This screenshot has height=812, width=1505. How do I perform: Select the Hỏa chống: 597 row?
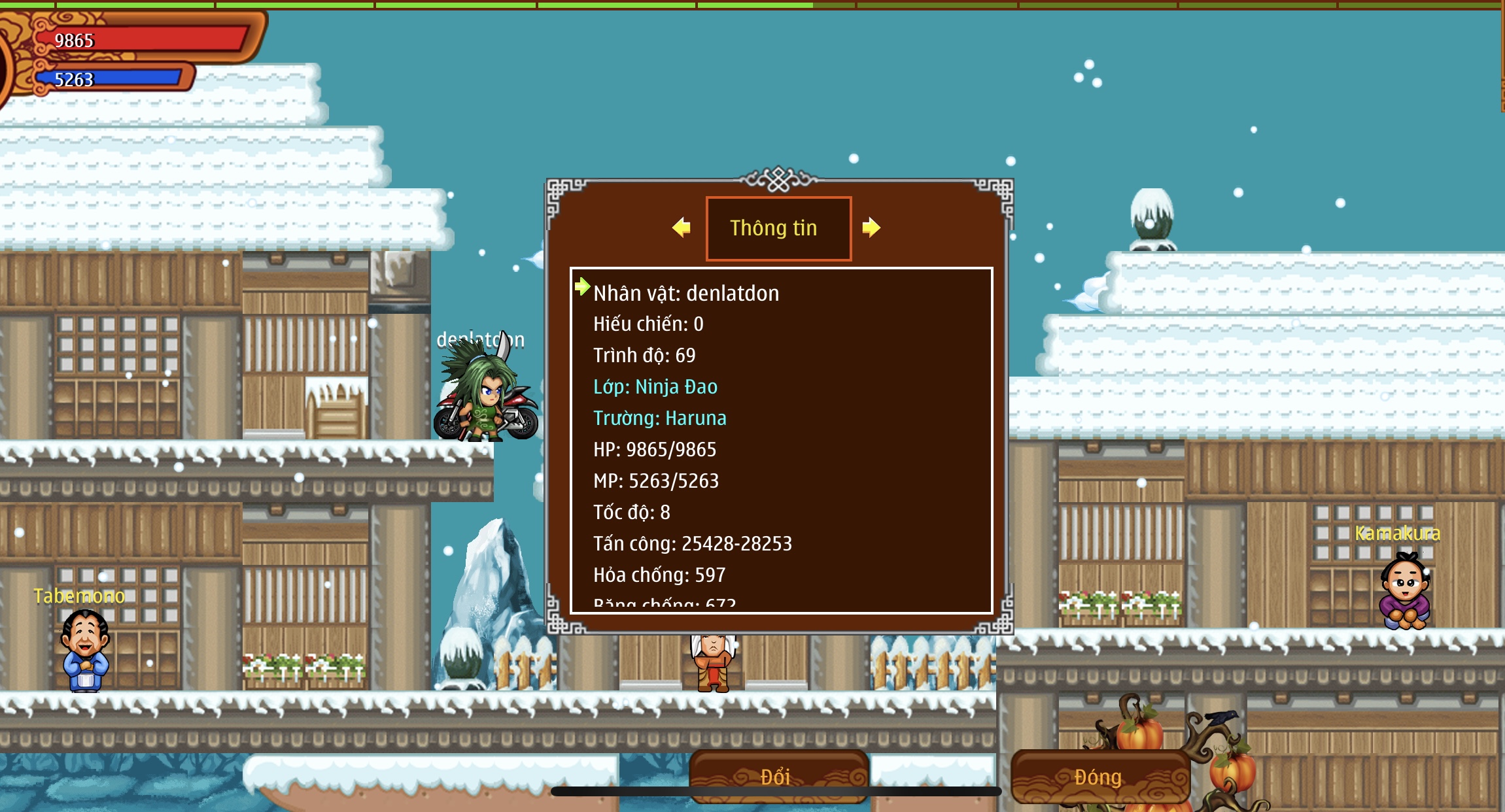click(x=659, y=575)
